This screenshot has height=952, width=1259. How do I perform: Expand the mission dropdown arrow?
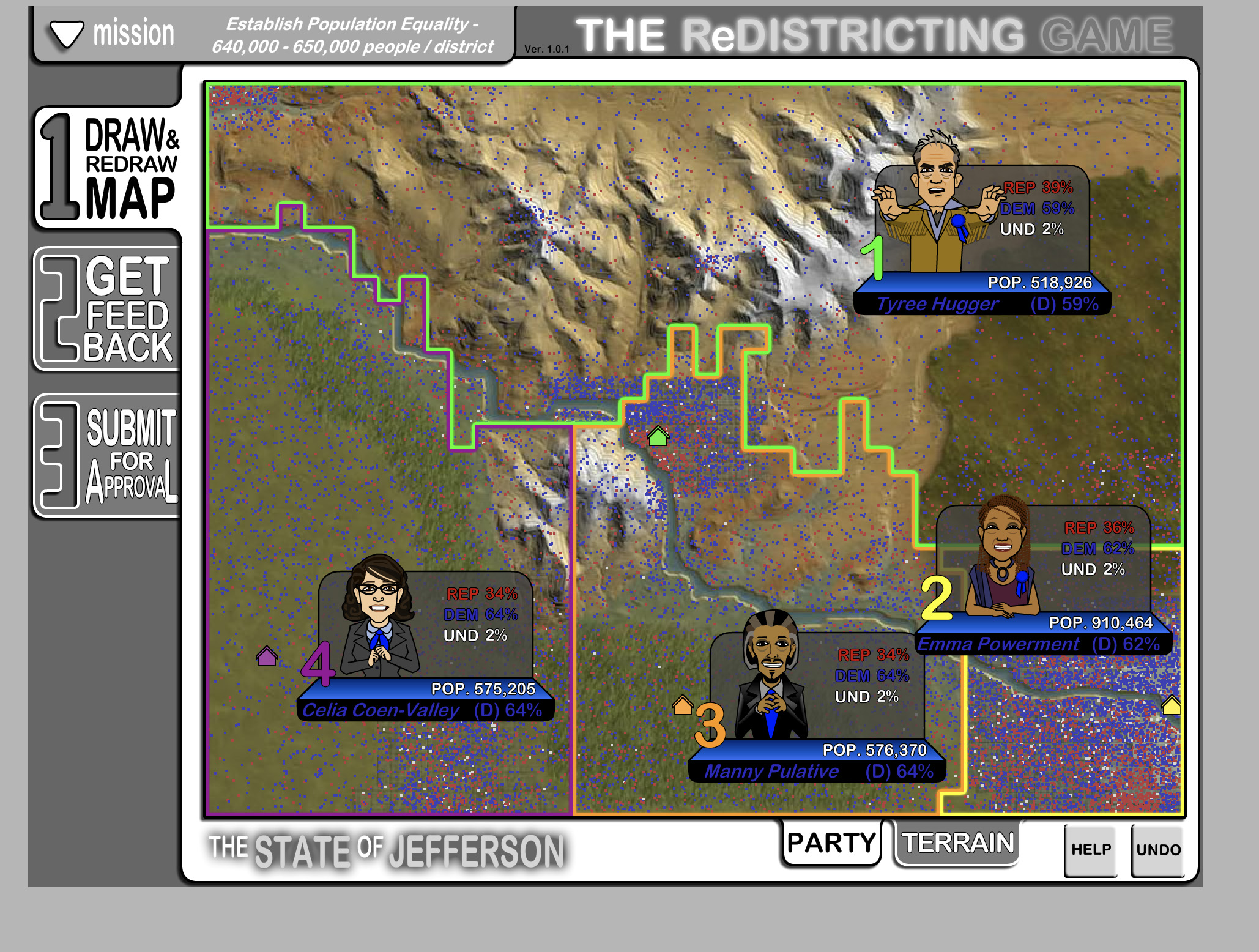[67, 34]
